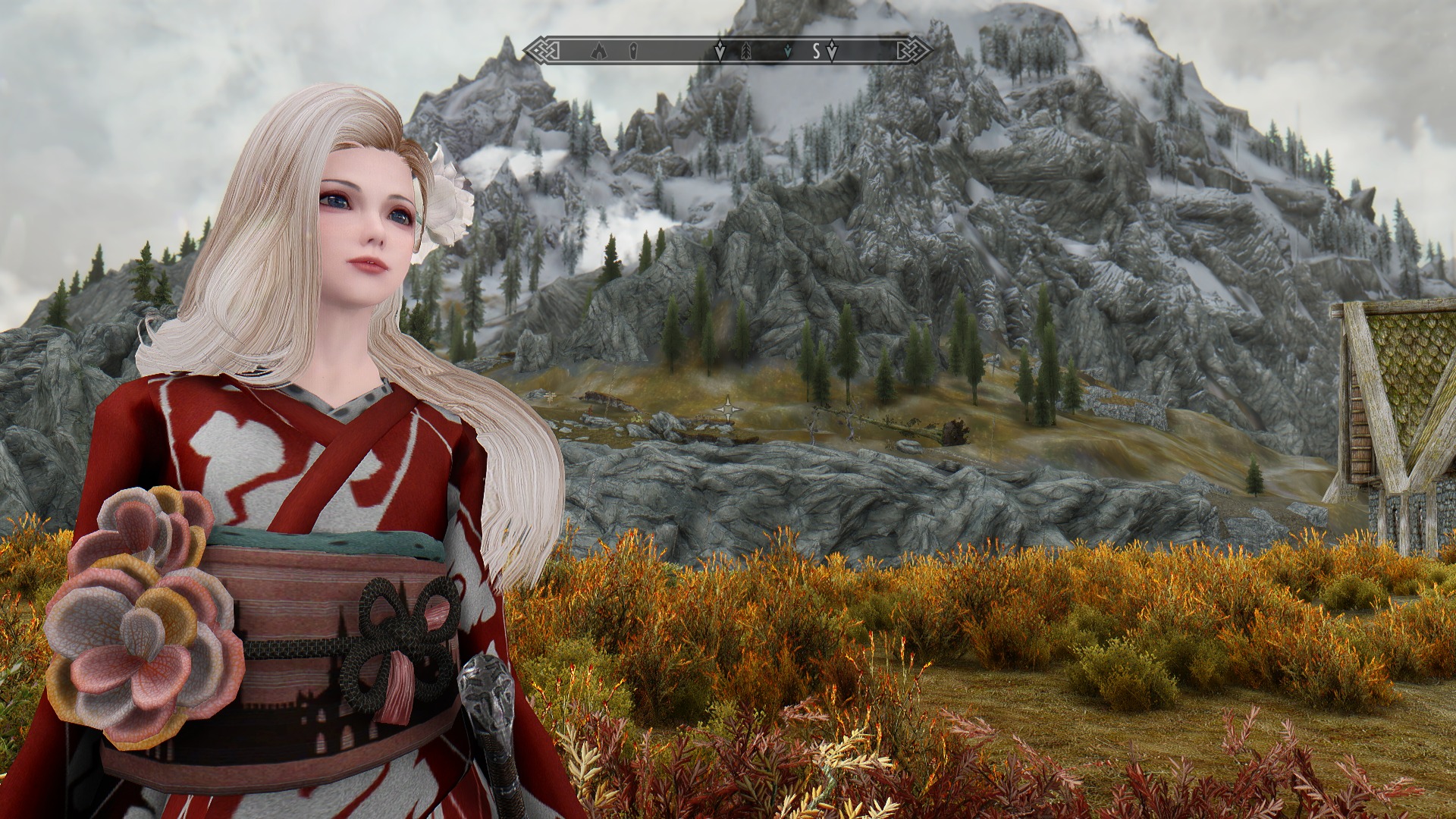Click the camp marker on the compass
Viewport: 1456px width, 819px height.
(599, 52)
